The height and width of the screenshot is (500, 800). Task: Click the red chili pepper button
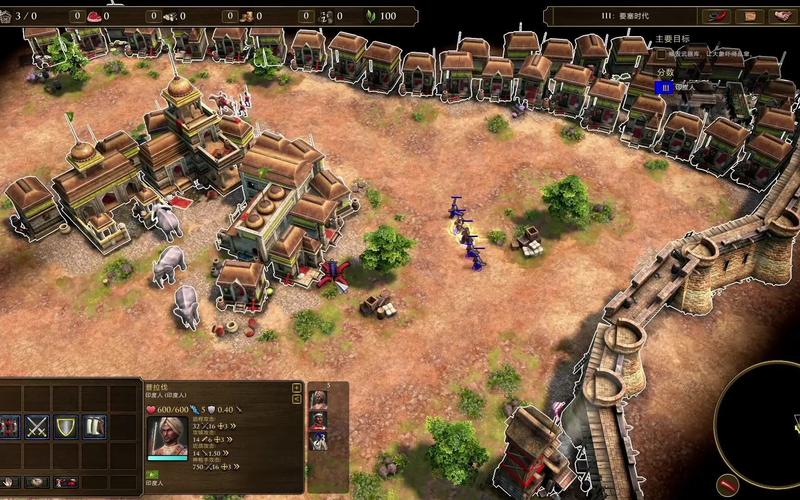point(719,16)
